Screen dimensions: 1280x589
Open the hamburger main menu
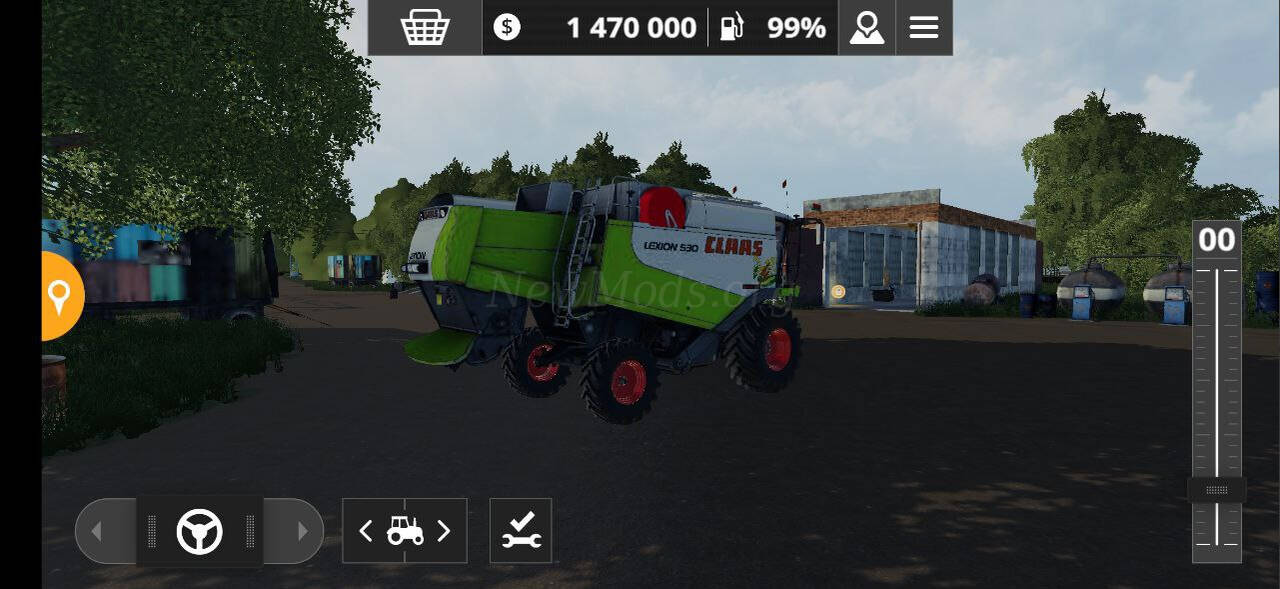point(923,28)
